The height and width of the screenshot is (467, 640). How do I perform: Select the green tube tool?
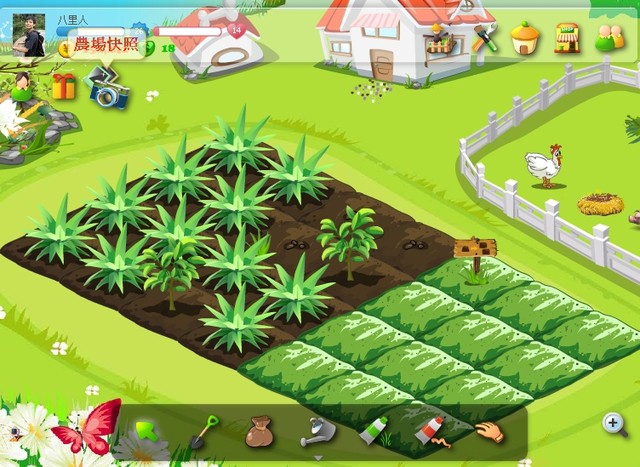[373, 431]
